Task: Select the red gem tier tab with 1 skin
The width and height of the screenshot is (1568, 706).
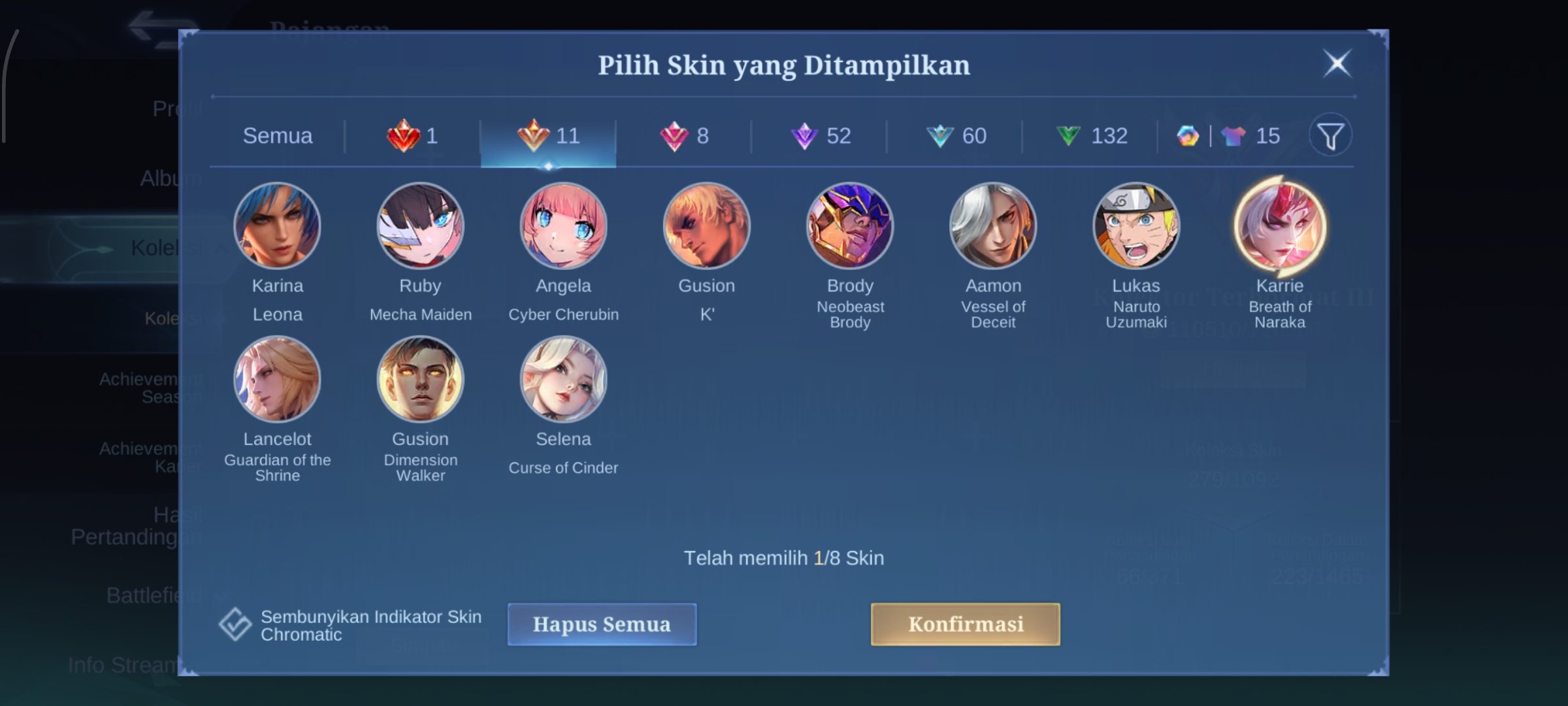Action: (413, 136)
